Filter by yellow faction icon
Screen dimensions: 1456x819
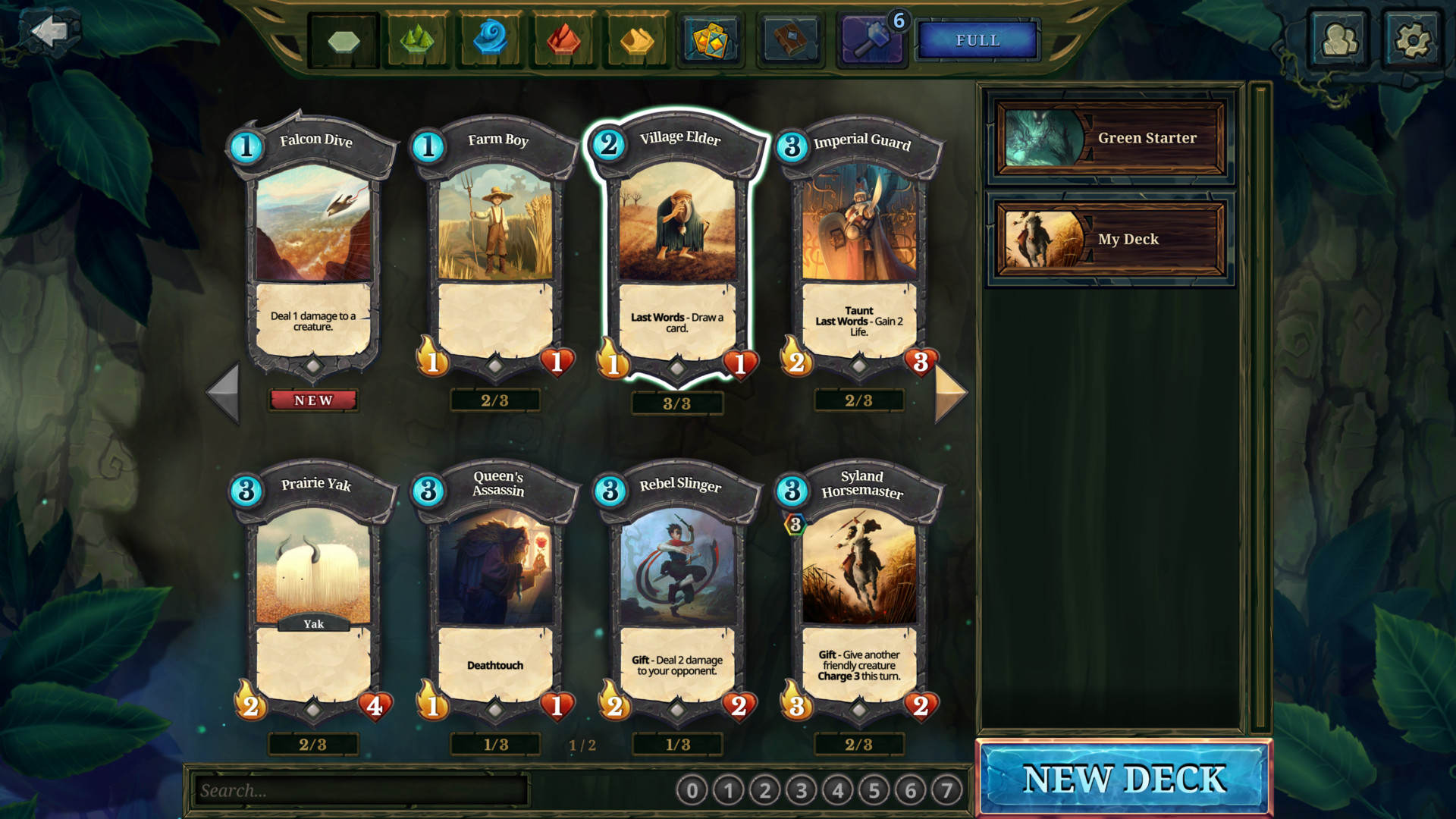[636, 39]
